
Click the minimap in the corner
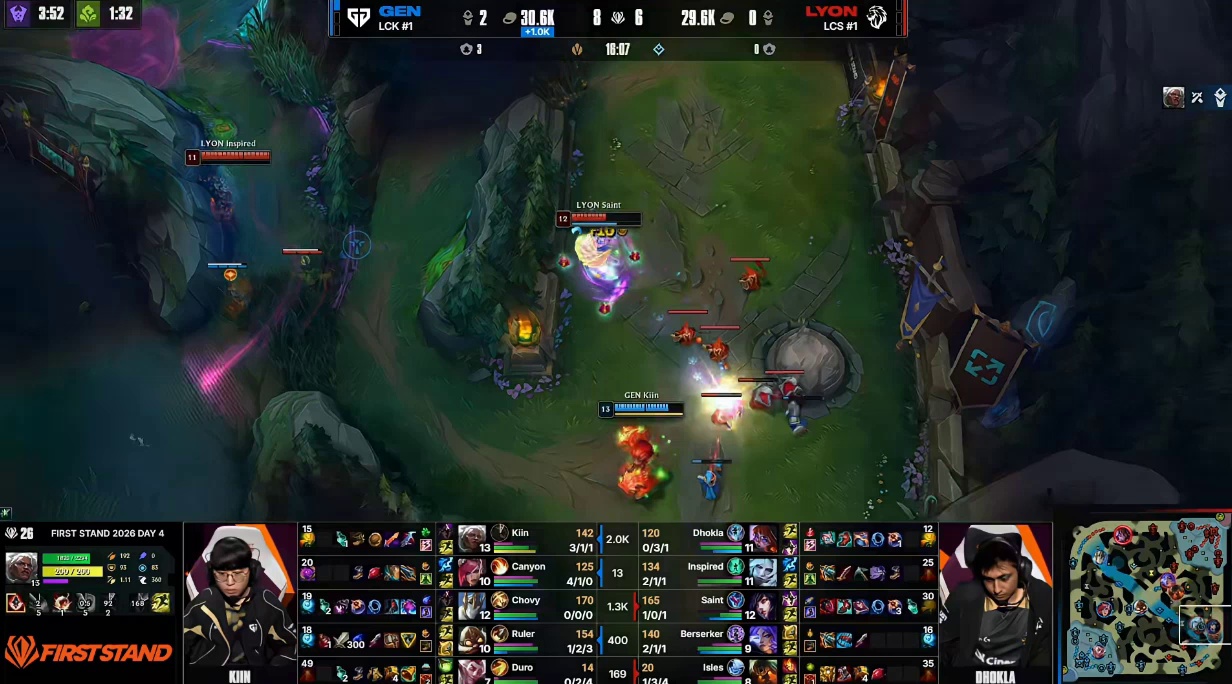point(1147,597)
